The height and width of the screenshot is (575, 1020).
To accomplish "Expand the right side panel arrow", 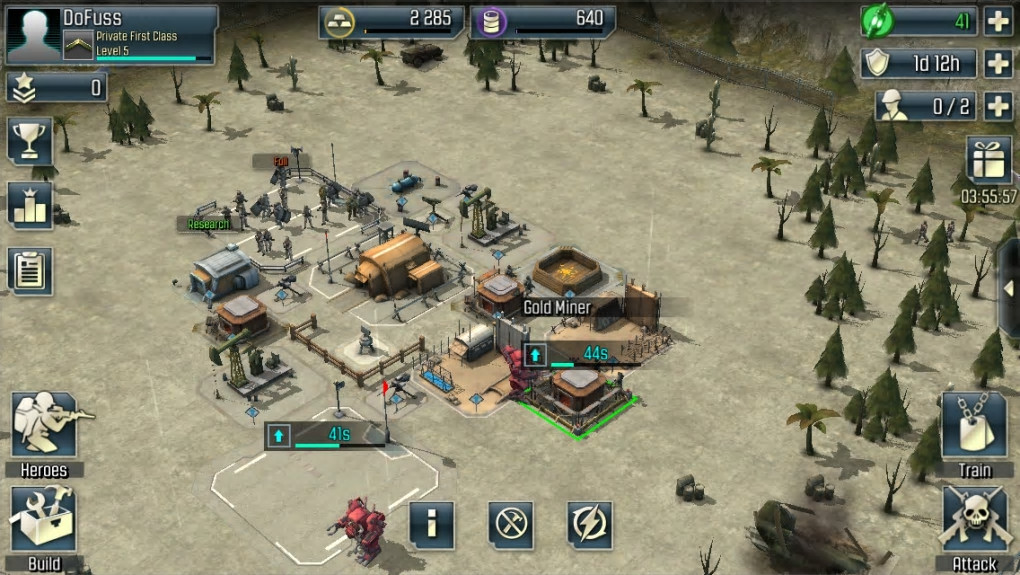I will (1009, 288).
